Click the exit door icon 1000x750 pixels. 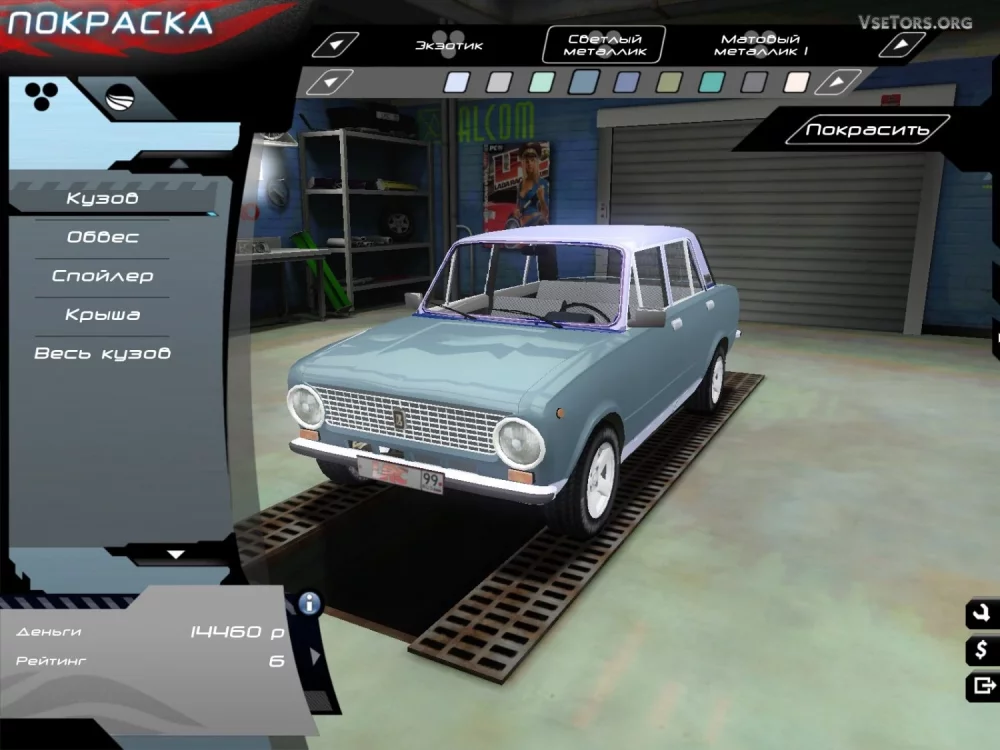[982, 686]
